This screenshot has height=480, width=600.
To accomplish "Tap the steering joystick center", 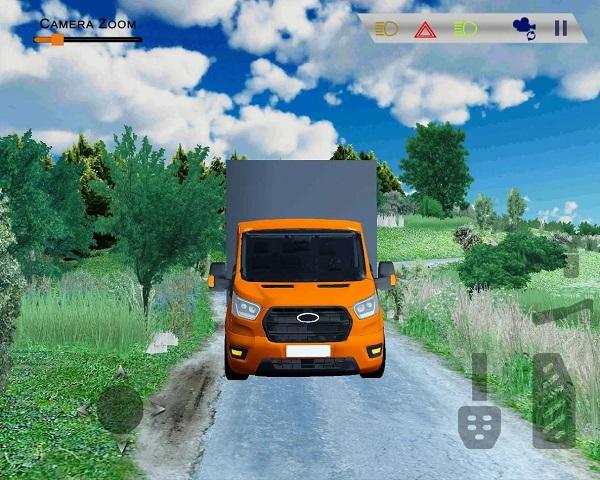I will (x=119, y=409).
